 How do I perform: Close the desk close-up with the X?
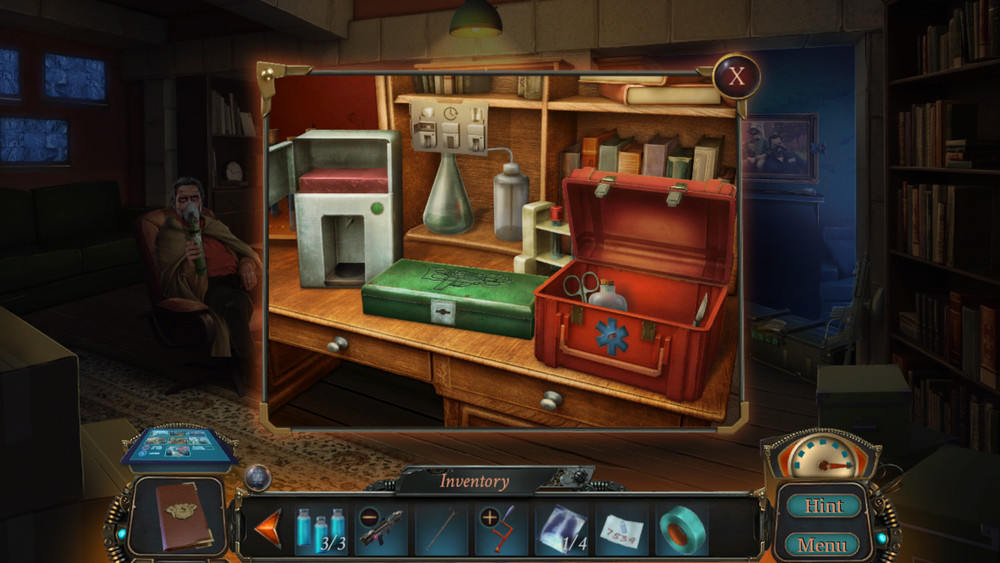tap(737, 76)
